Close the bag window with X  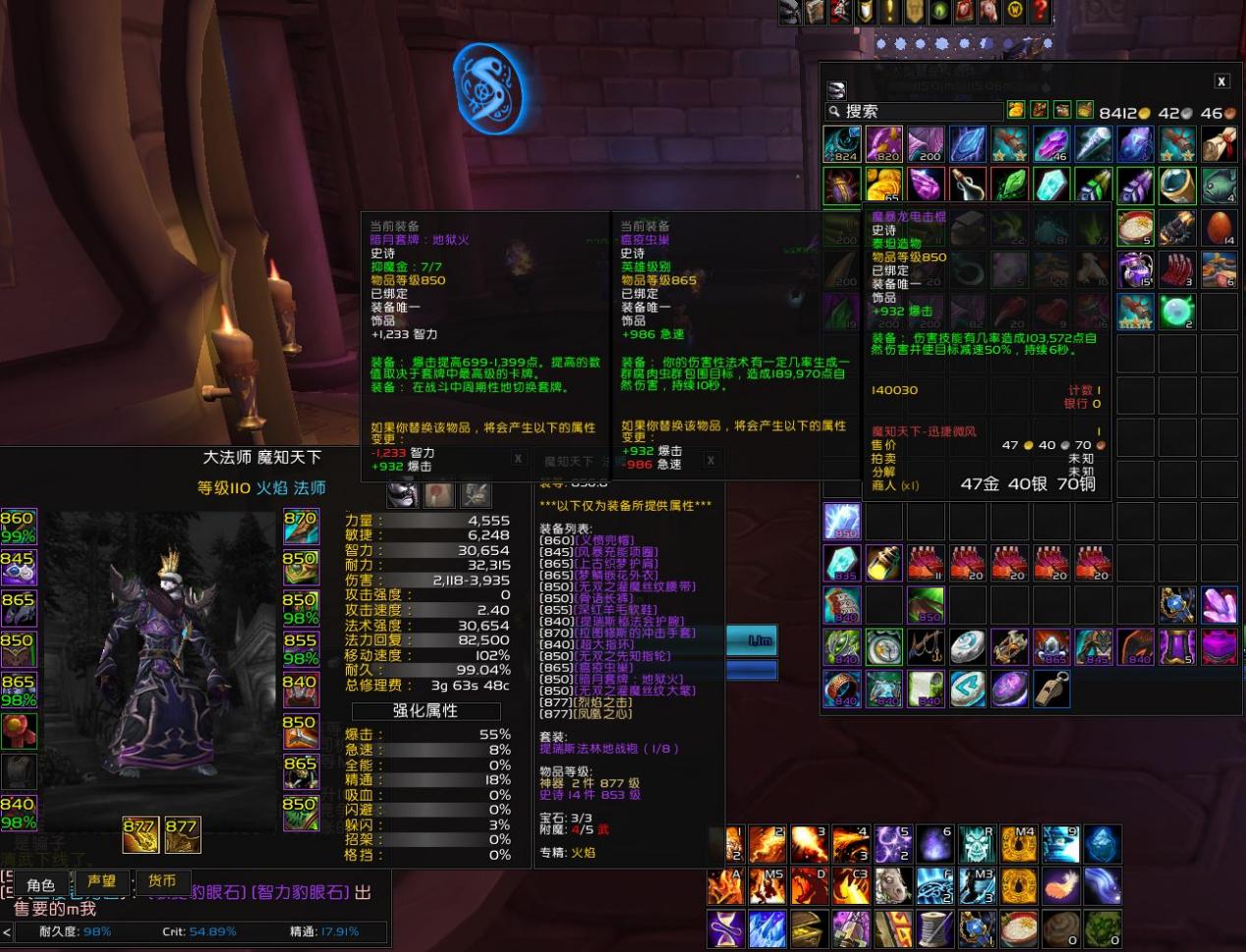[x=1221, y=82]
